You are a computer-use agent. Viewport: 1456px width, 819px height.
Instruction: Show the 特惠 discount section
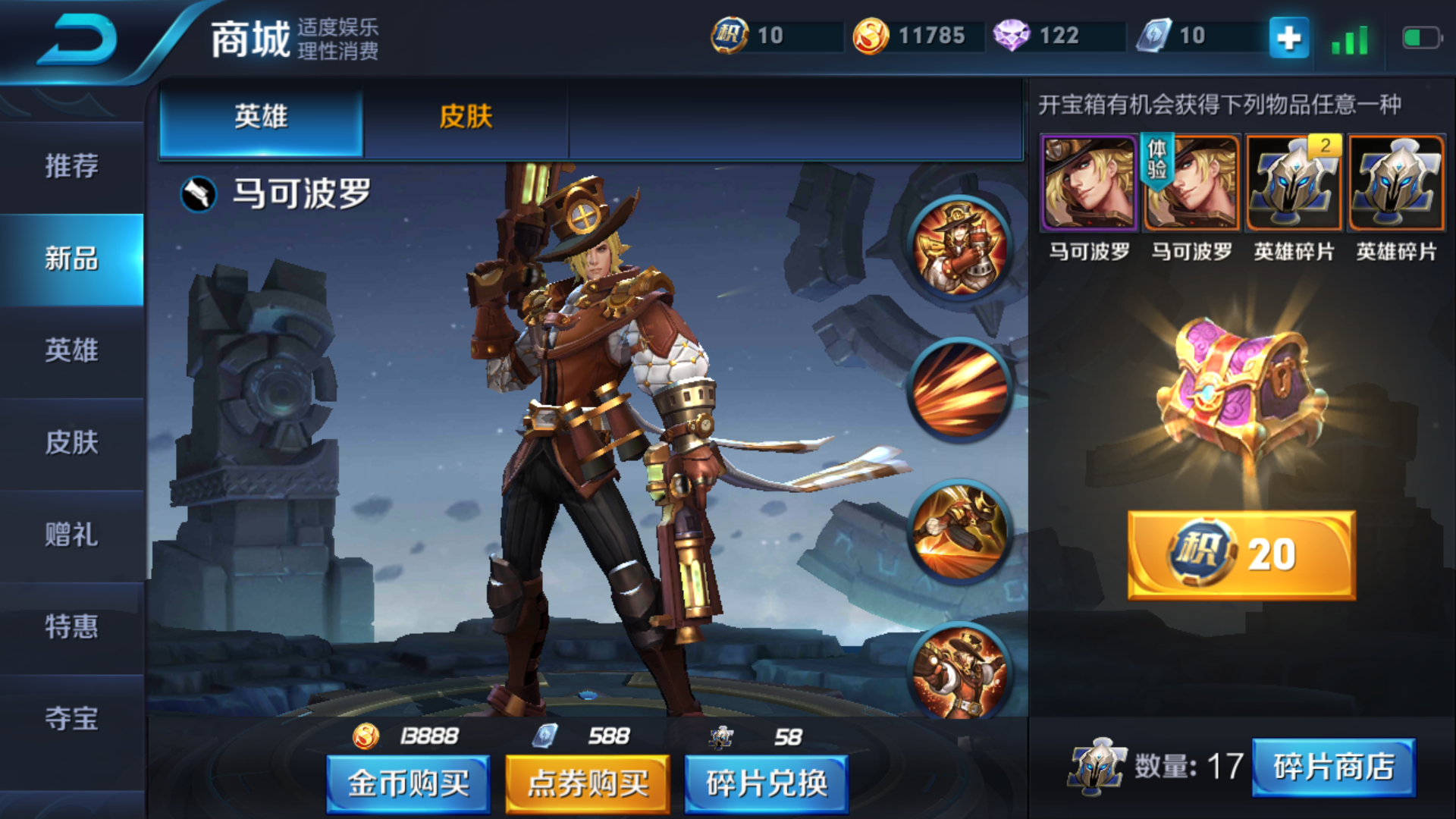[71, 626]
